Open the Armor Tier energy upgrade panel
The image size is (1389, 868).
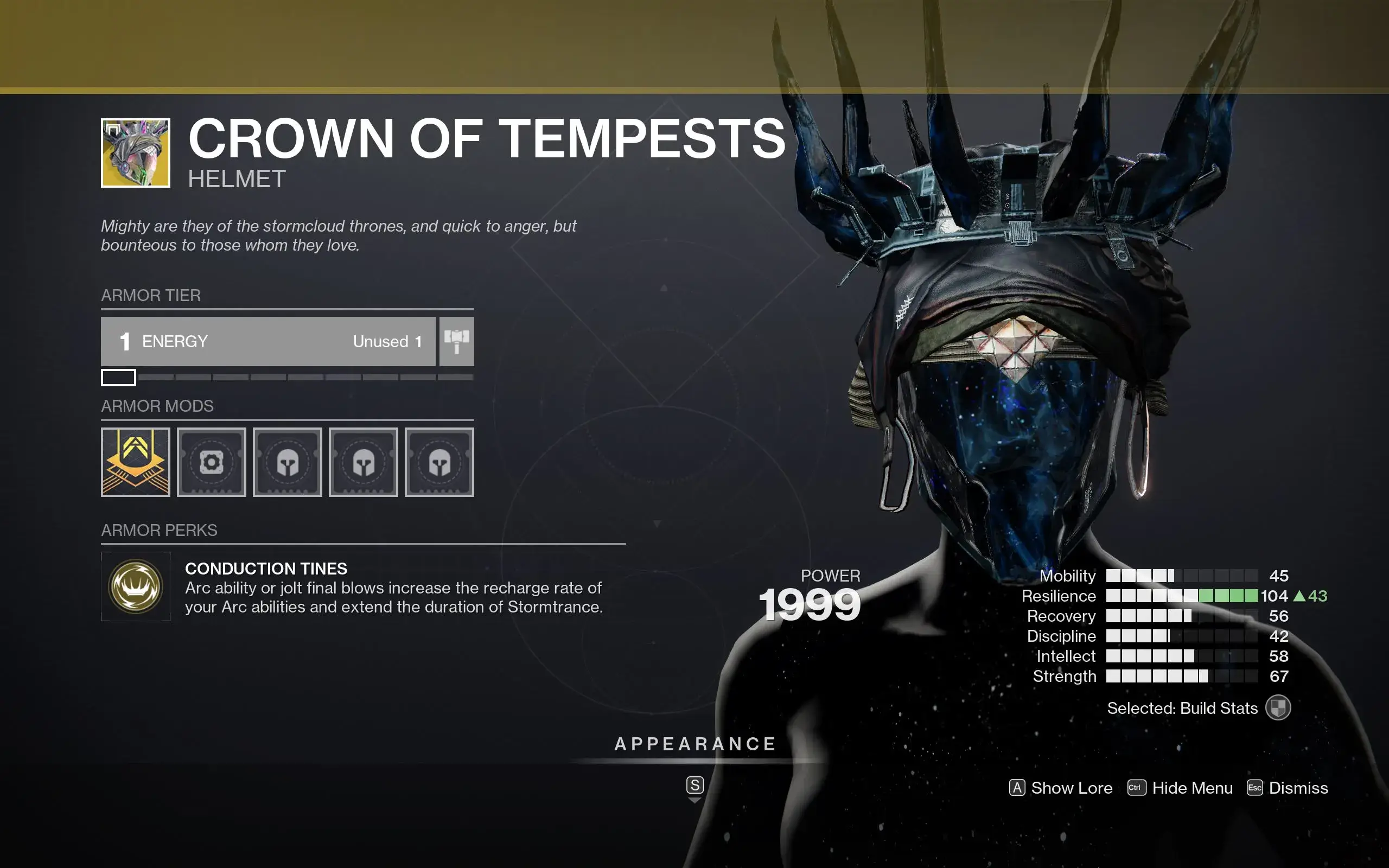tap(268, 342)
